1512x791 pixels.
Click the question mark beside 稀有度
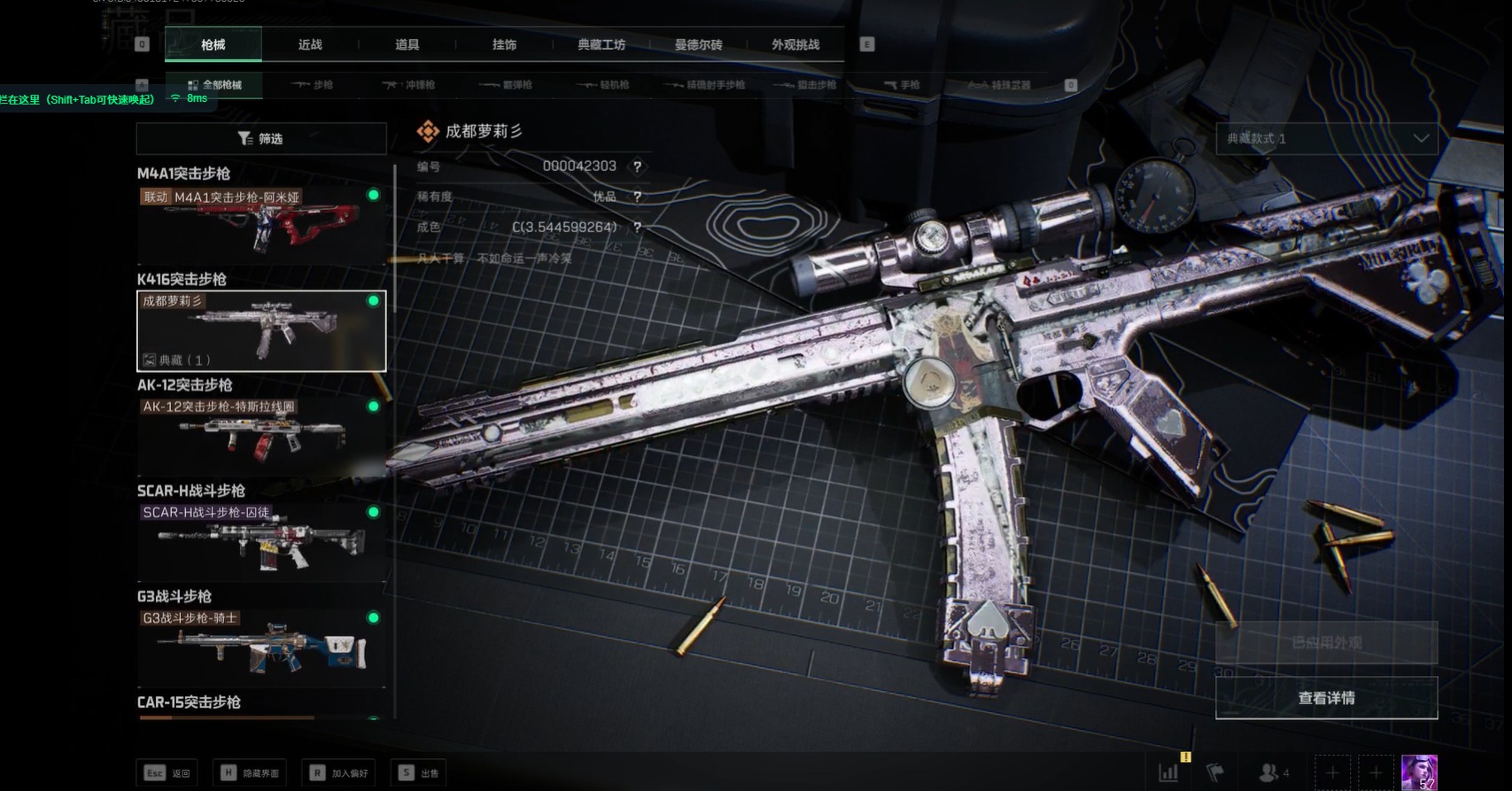[x=637, y=197]
